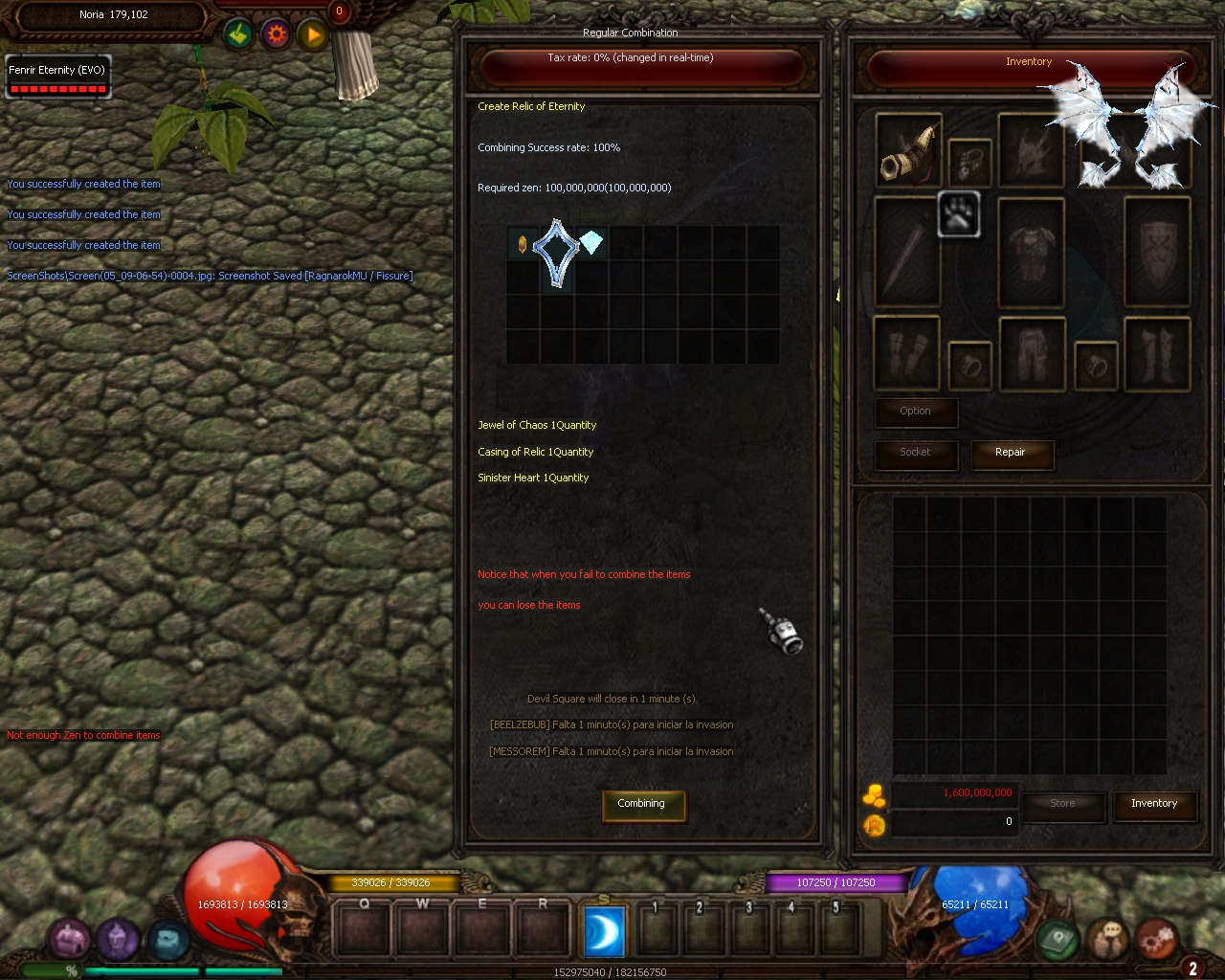
Task: Click the Store button beside zen amount
Action: [x=1062, y=804]
